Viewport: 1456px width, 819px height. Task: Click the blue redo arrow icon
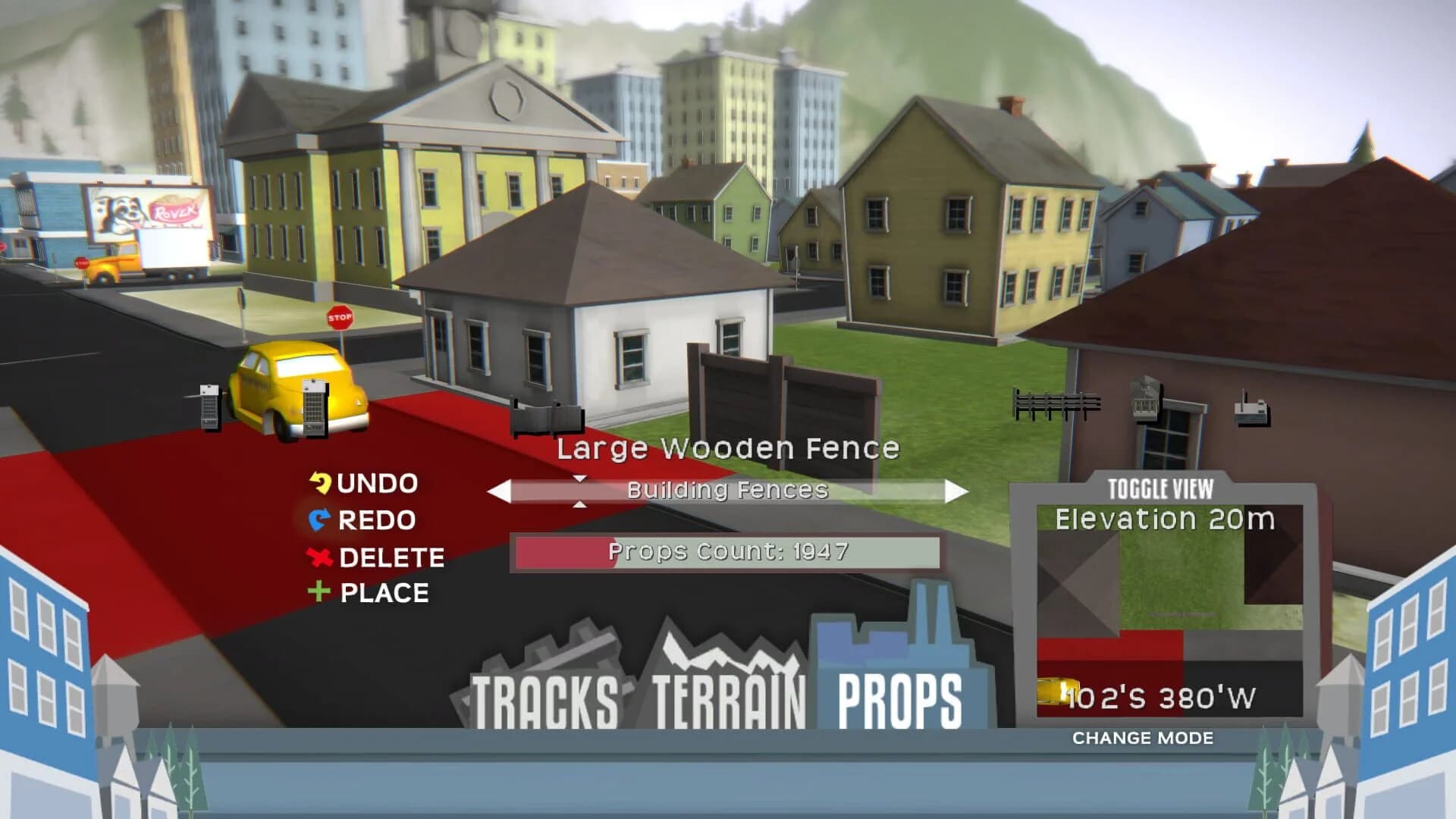coord(322,520)
